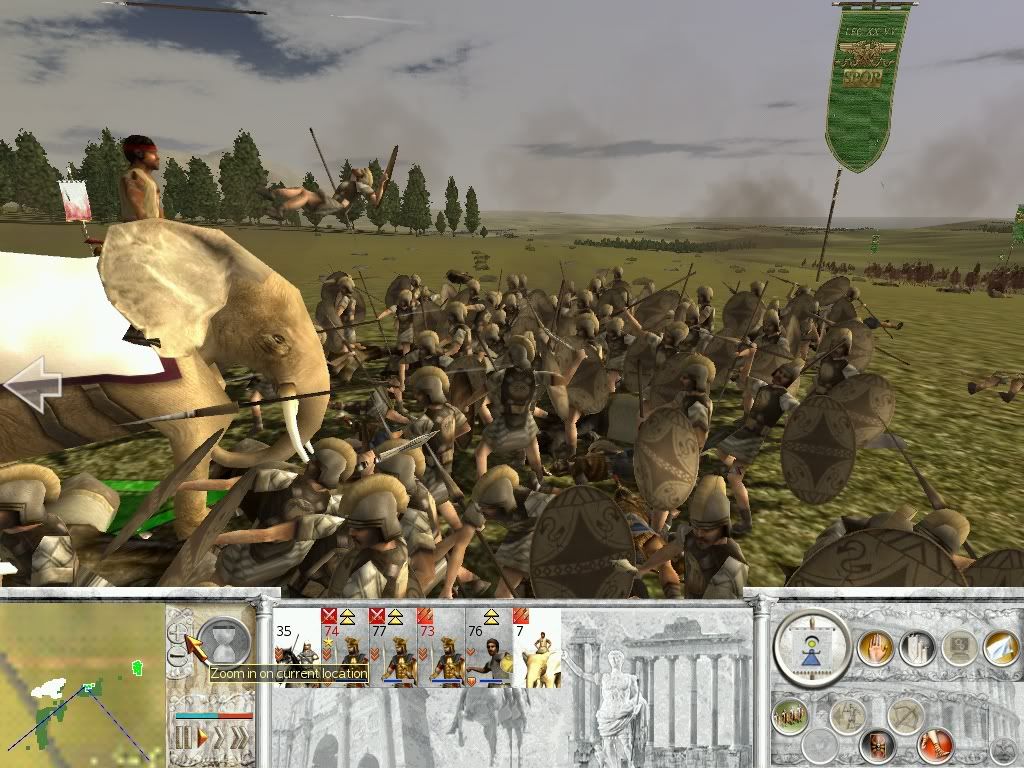Set triple-arrow fastest battle speed
Screen dimensions: 1024x768
tap(240, 738)
